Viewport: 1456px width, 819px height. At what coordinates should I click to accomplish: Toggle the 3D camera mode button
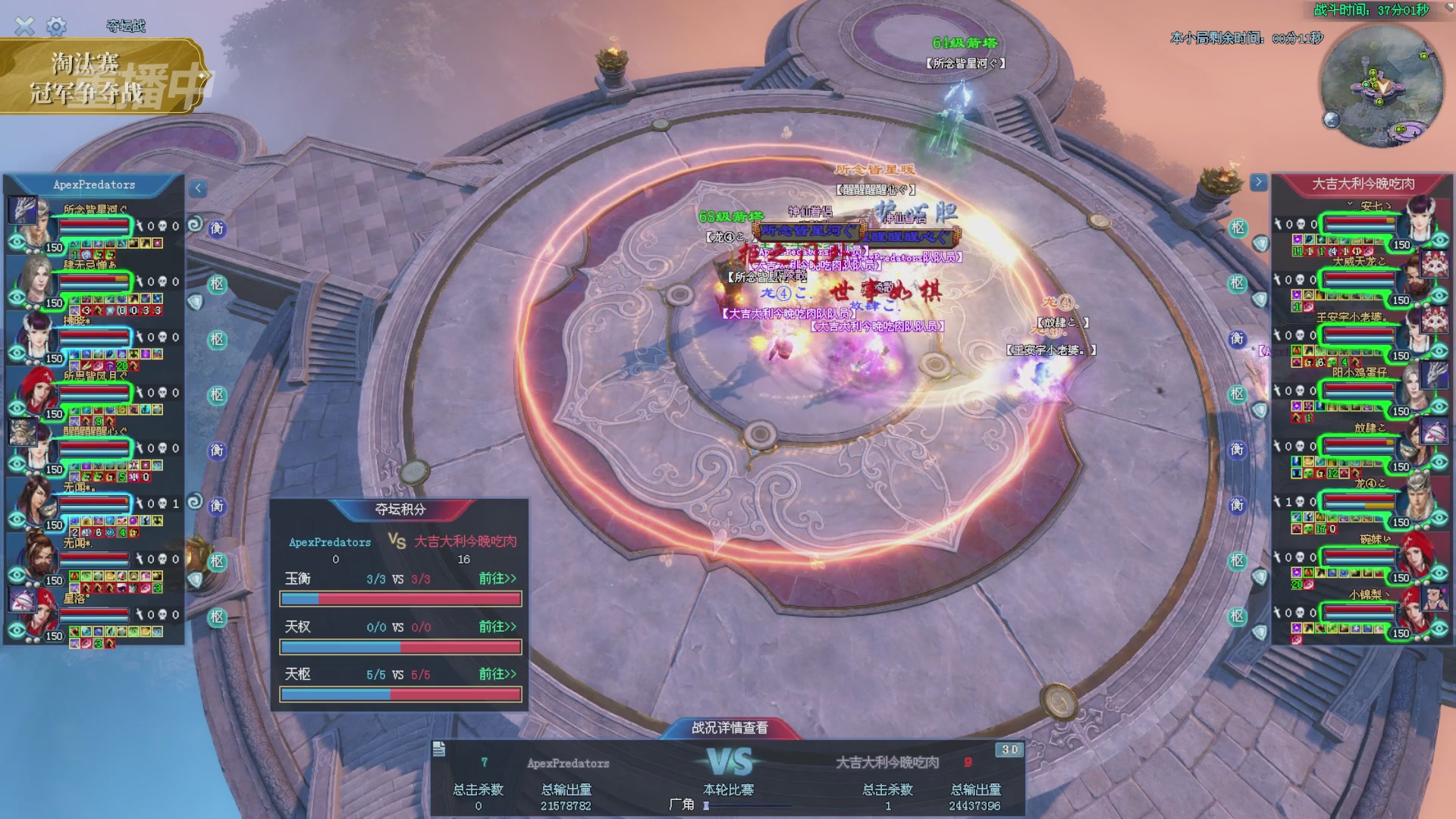(1009, 750)
